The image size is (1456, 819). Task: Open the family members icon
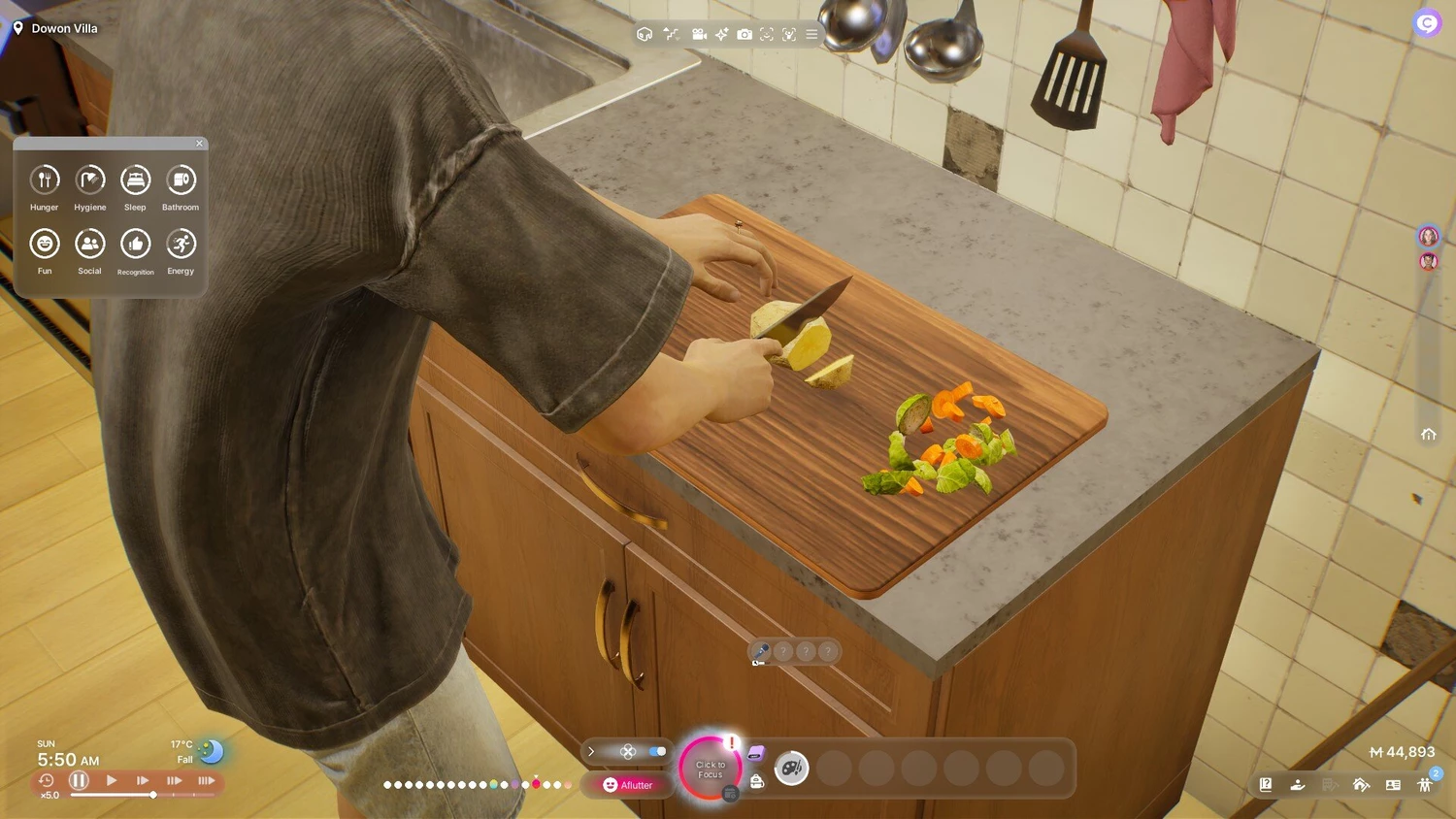1425,785
